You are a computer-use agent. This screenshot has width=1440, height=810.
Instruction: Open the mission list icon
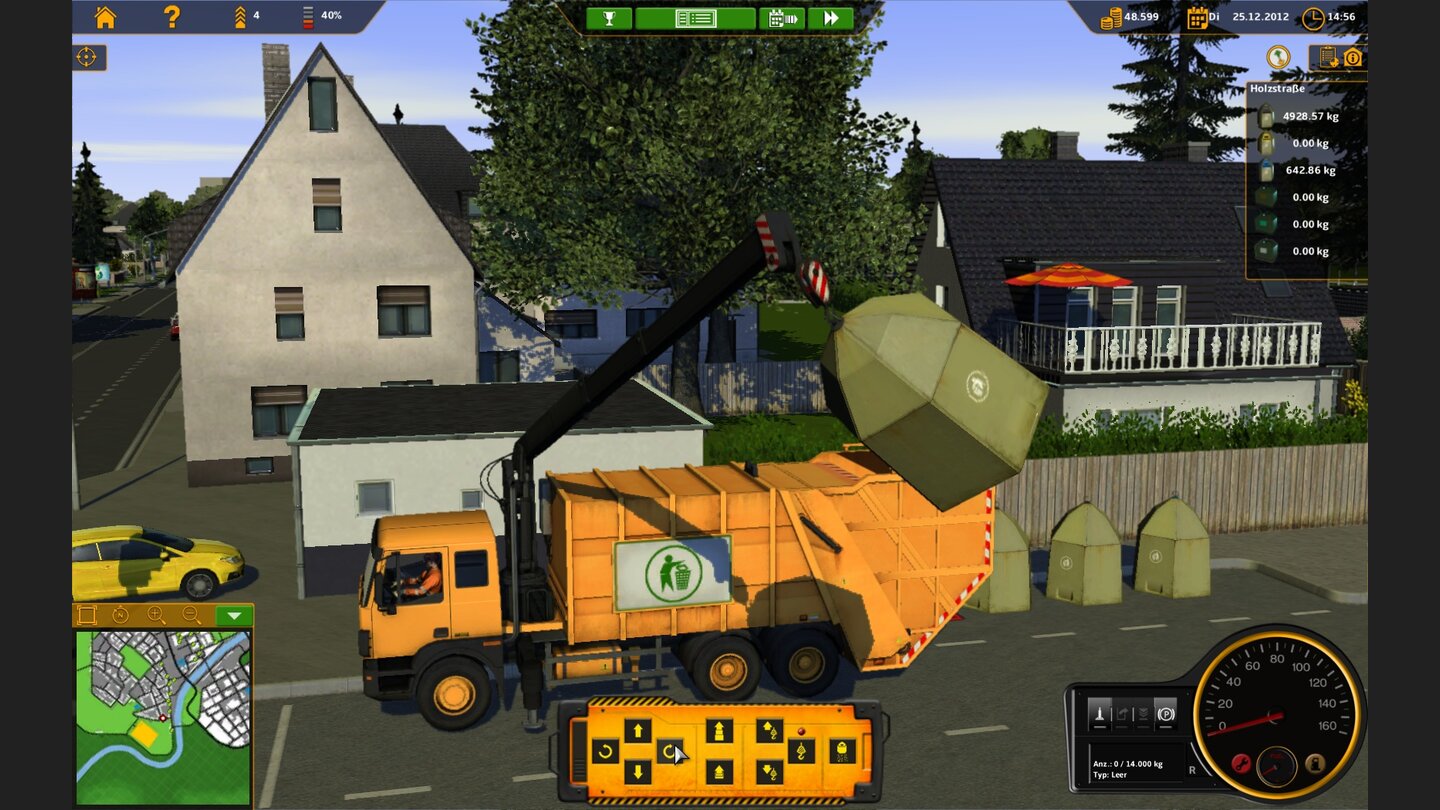(x=696, y=17)
